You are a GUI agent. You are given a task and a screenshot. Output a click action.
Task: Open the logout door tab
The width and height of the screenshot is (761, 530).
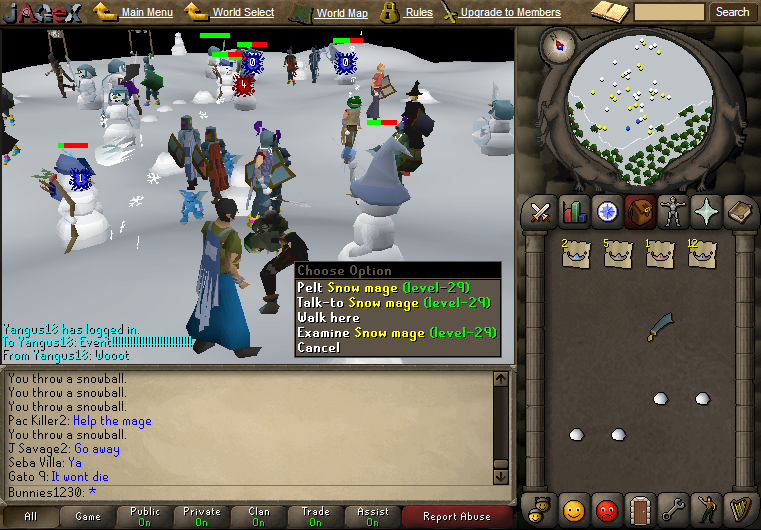tap(639, 508)
